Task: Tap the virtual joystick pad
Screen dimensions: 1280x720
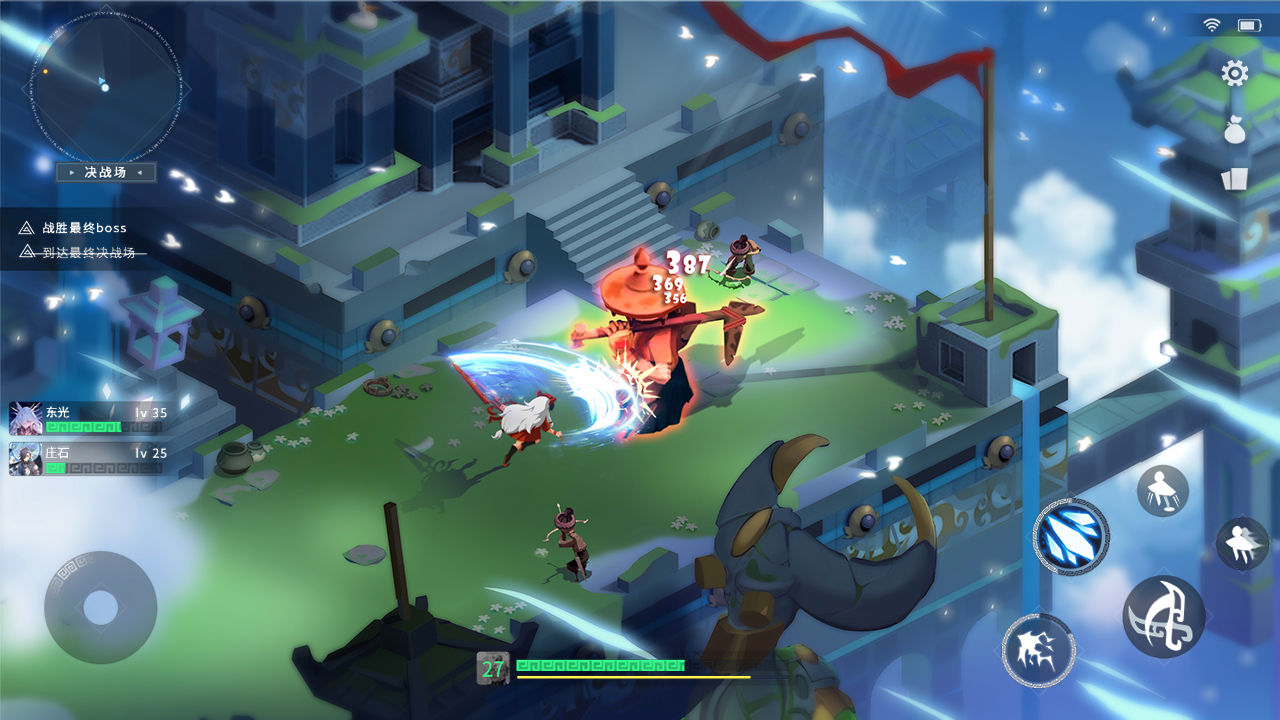Action: pos(100,606)
